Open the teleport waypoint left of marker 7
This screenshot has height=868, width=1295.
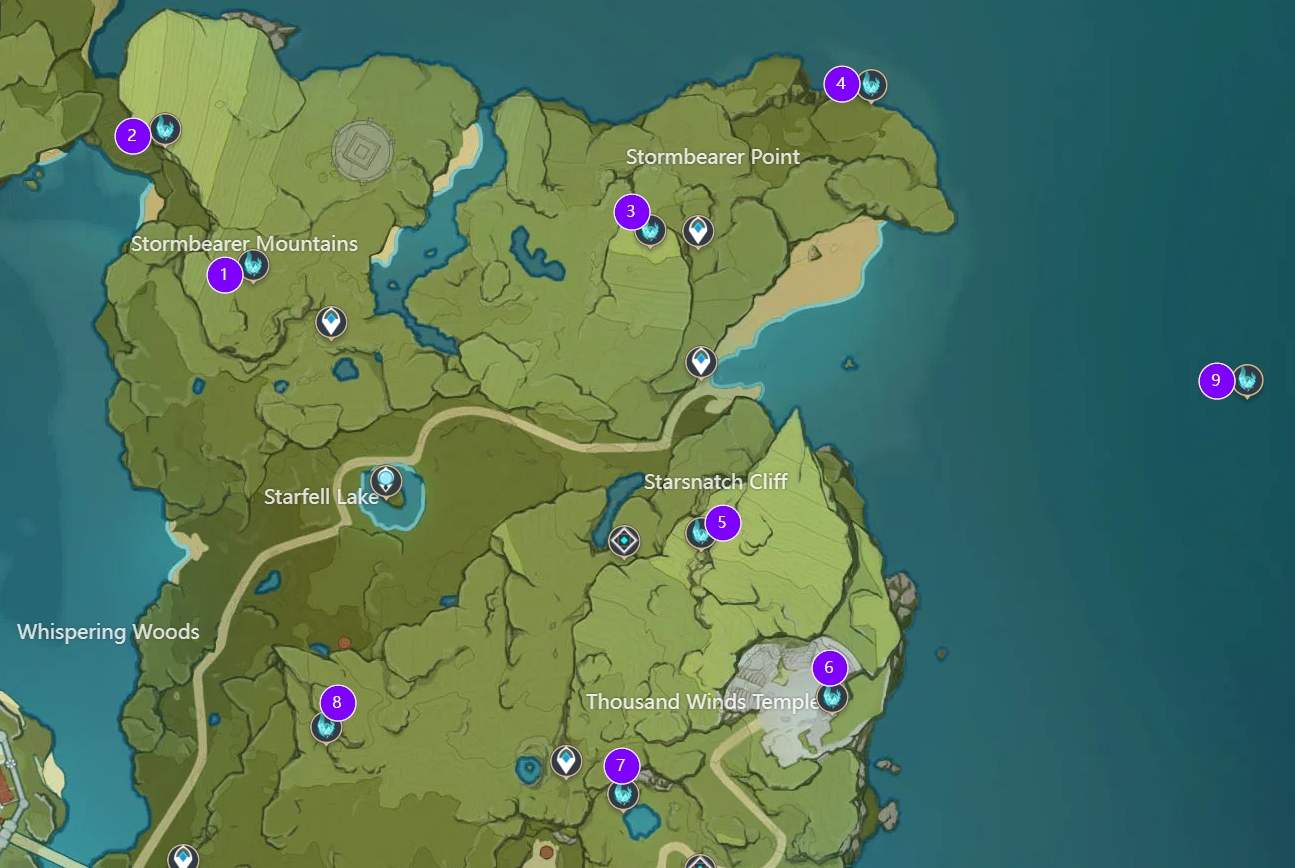click(568, 762)
